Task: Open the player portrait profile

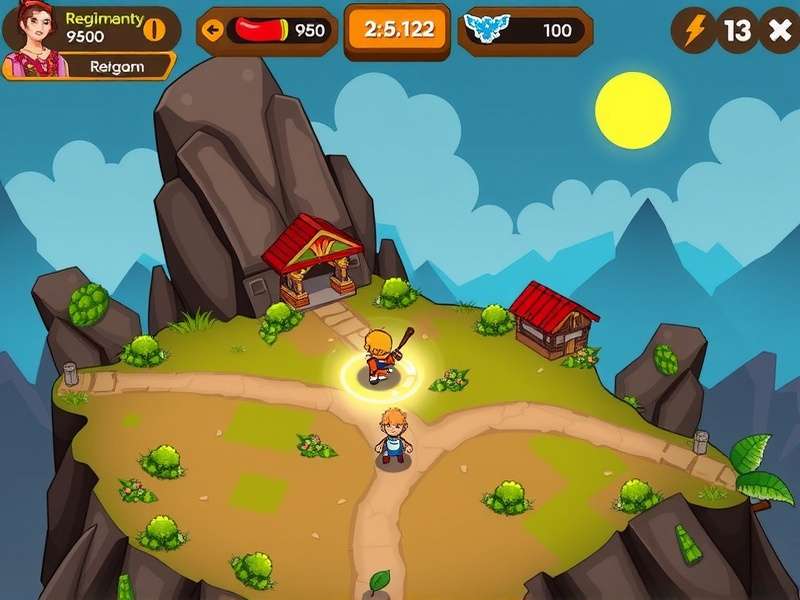Action: click(x=33, y=40)
